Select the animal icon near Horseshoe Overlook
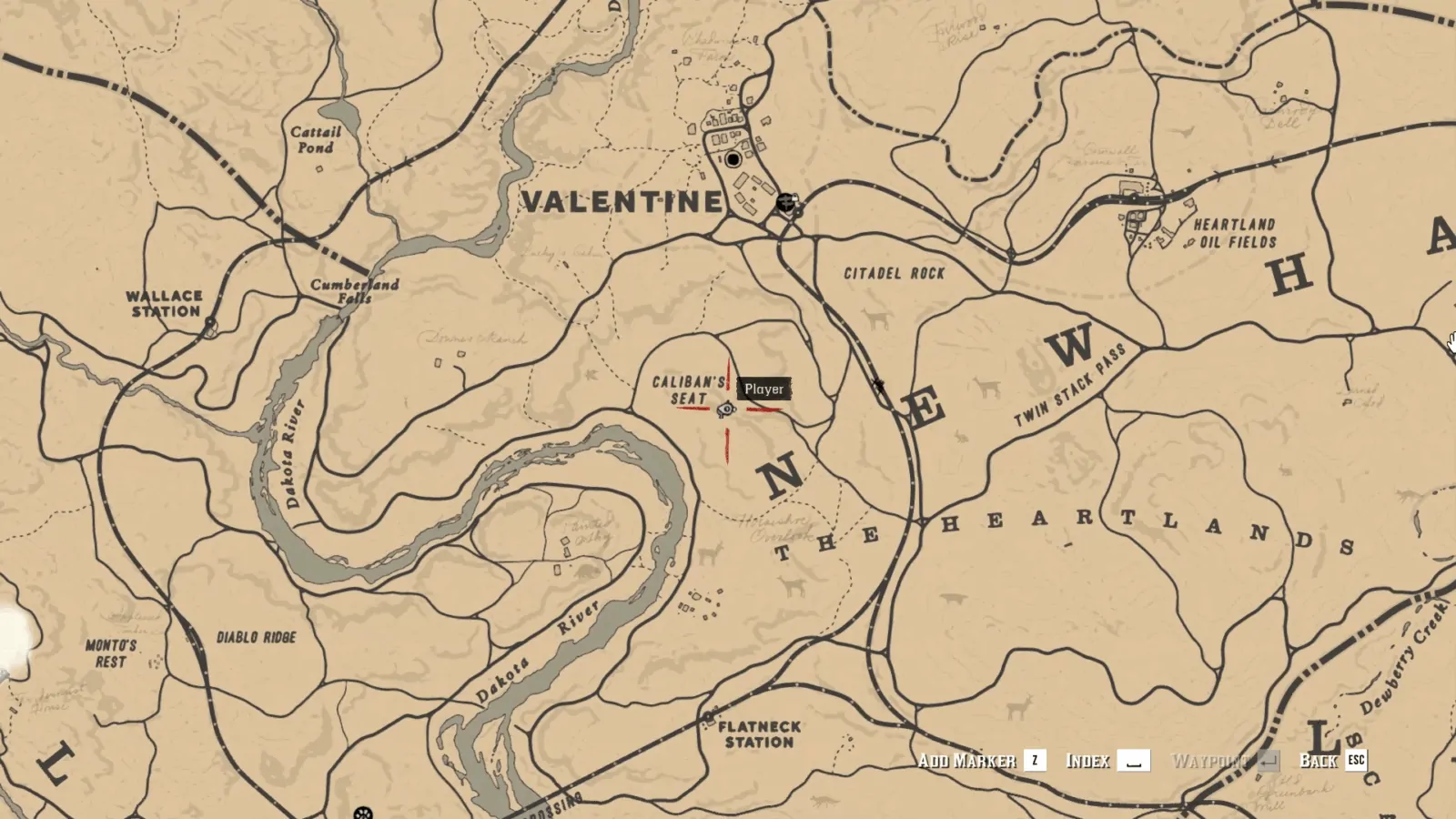 click(x=709, y=553)
